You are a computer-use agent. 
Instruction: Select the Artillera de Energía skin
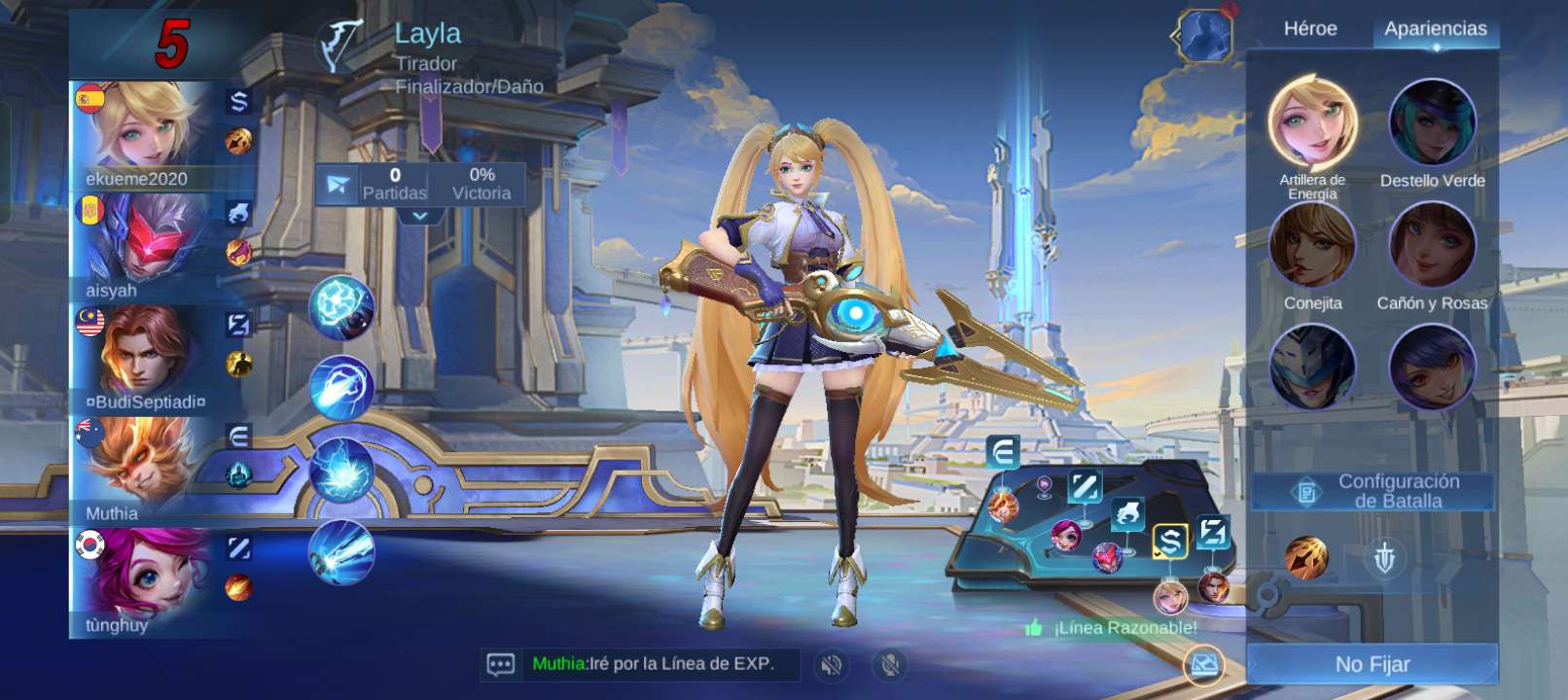(x=1312, y=126)
